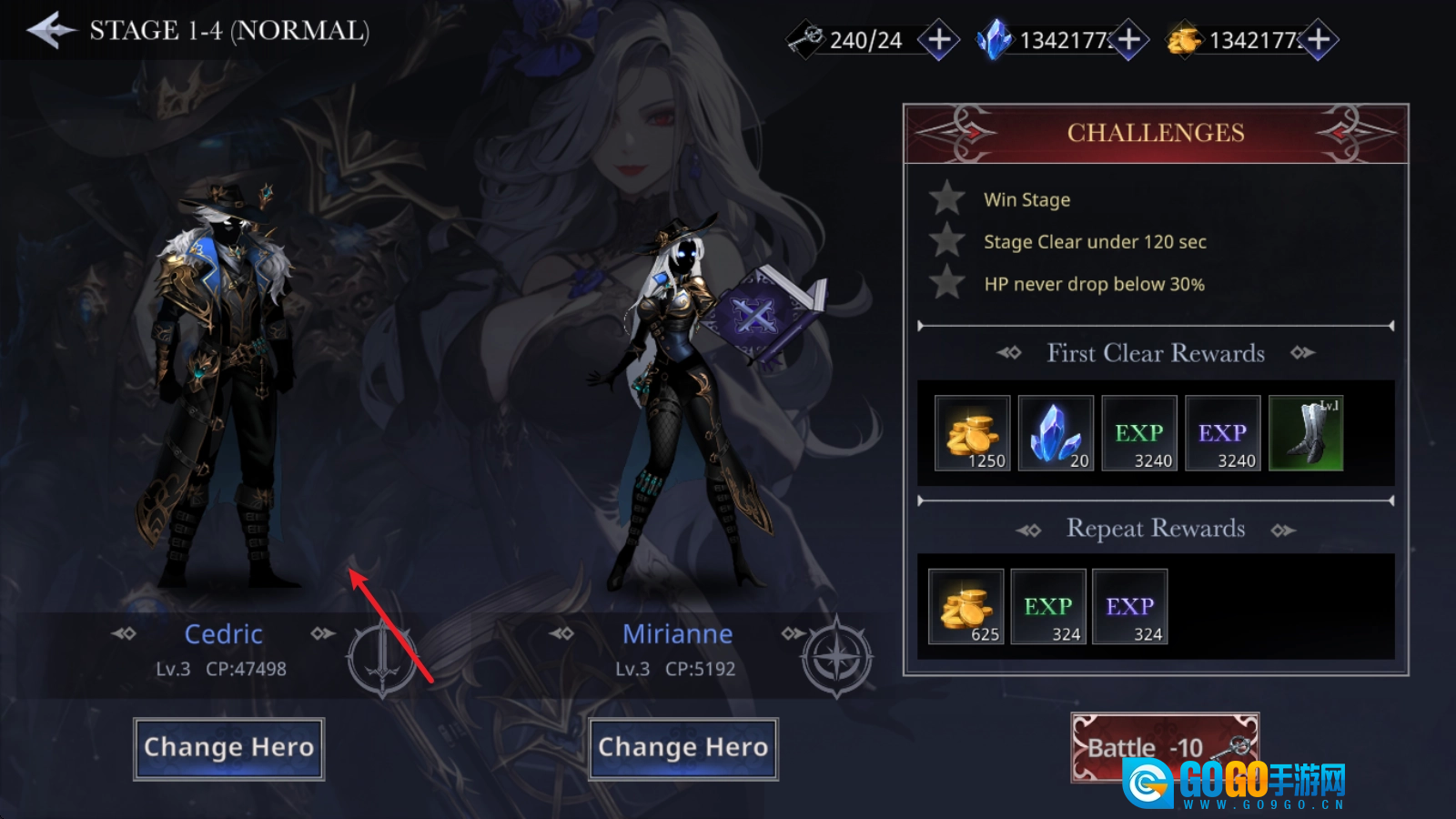Inspect the repeat gold reward 625
Viewport: 1456px width, 819px height.
966,607
